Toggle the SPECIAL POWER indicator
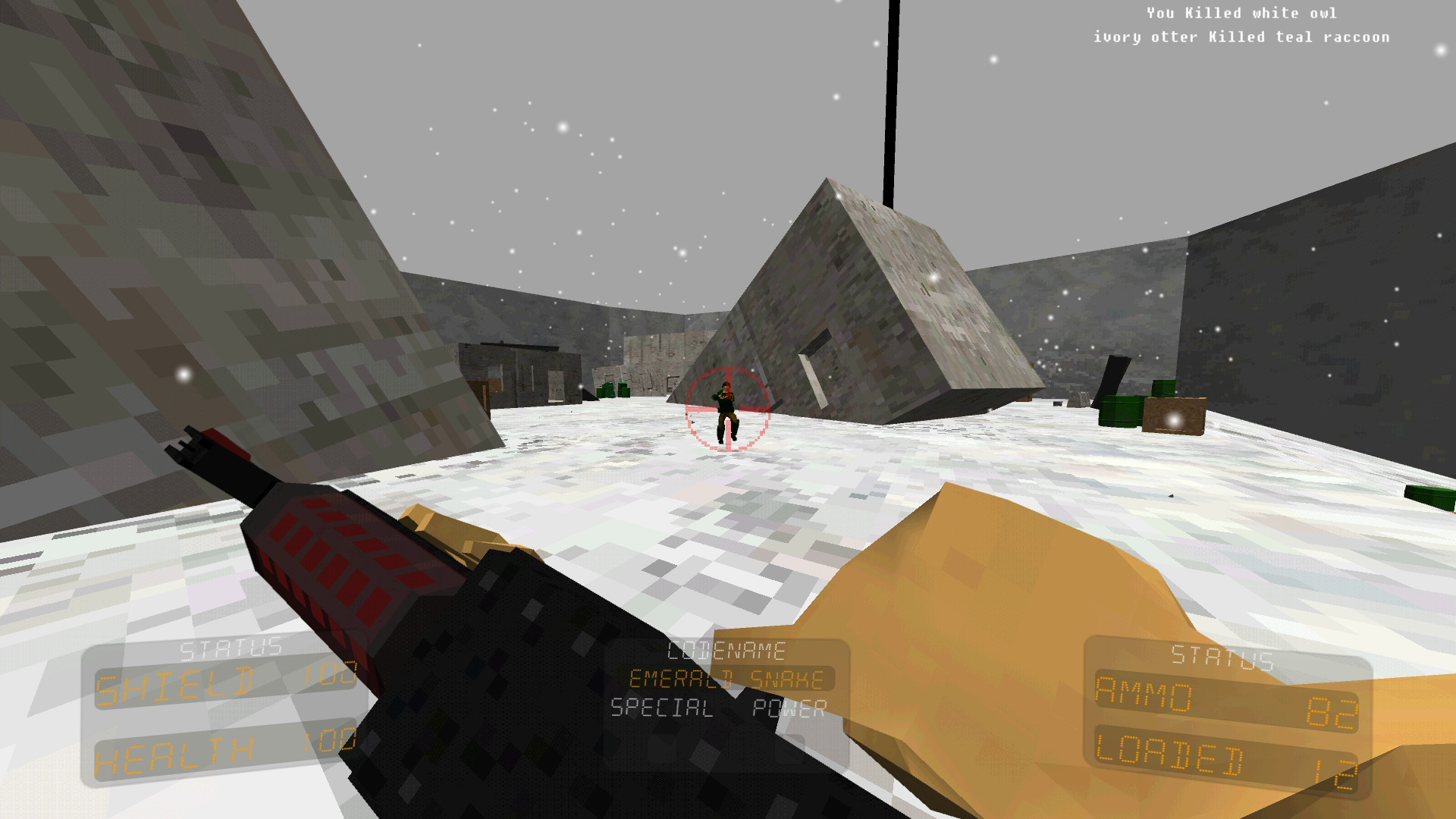 tap(718, 711)
